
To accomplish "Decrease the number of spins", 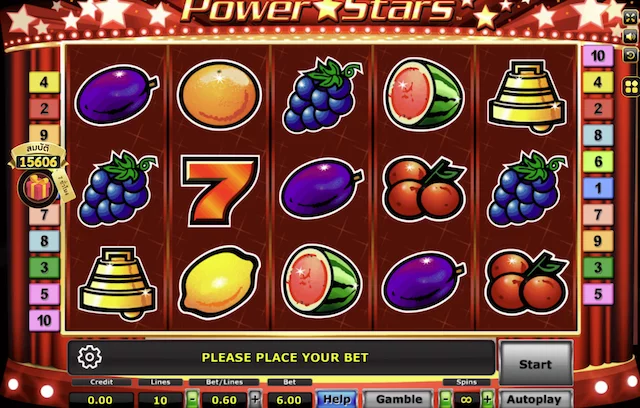I will click(x=445, y=398).
